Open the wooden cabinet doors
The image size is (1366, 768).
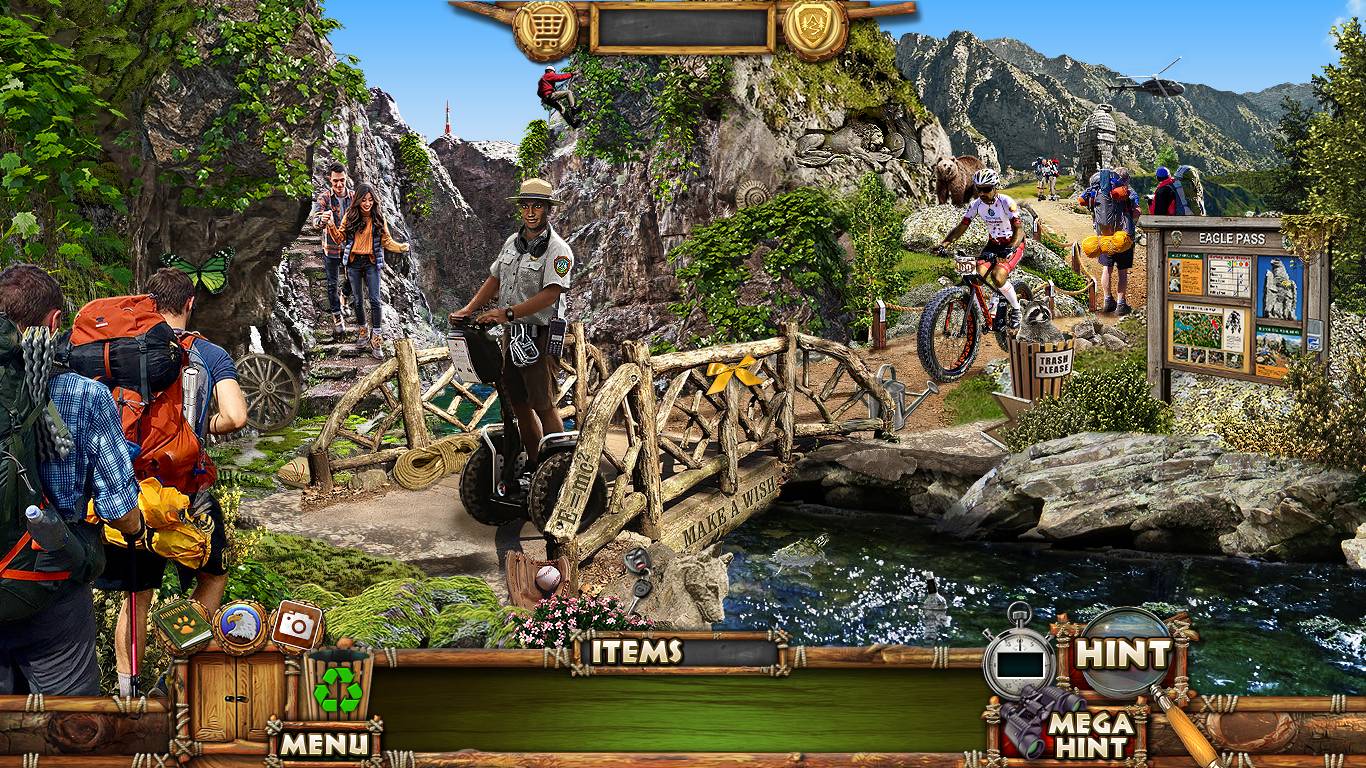pyautogui.click(x=226, y=696)
